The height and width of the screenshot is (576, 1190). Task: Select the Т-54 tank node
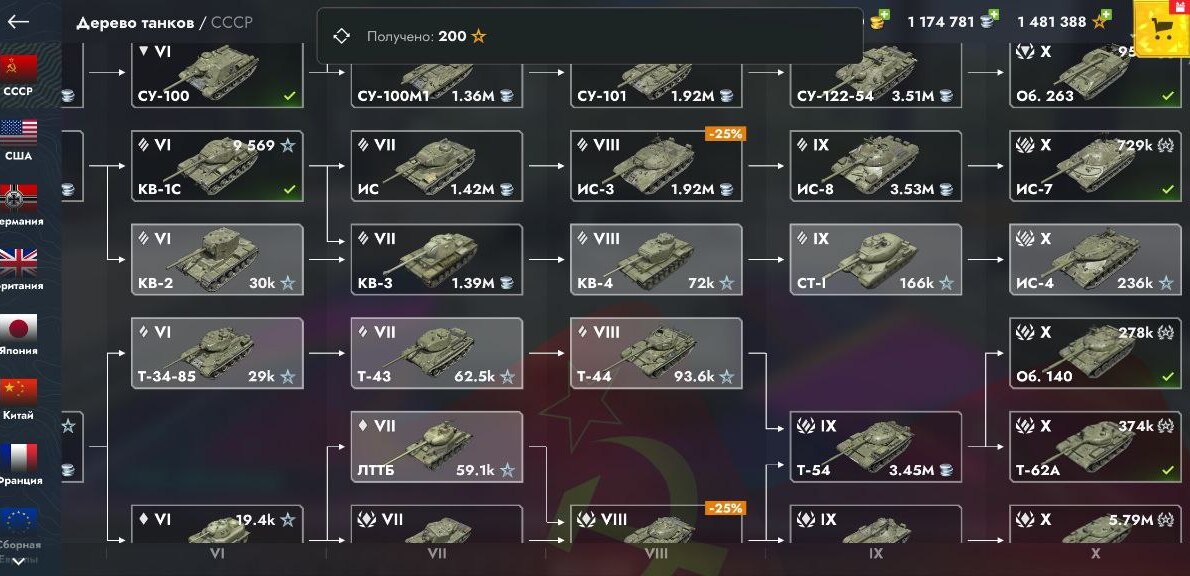pos(876,446)
